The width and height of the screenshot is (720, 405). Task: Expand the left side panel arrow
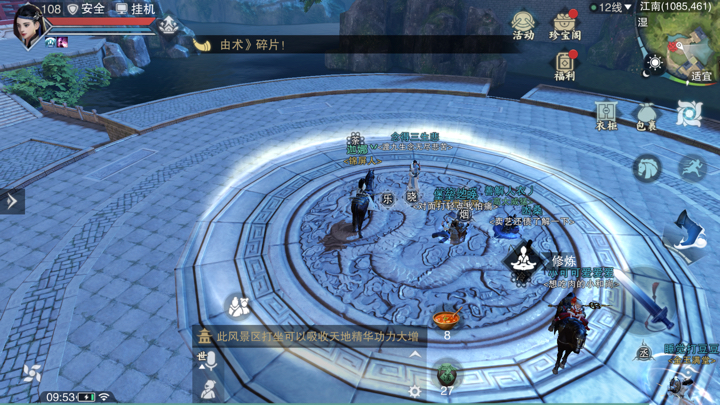[12, 201]
